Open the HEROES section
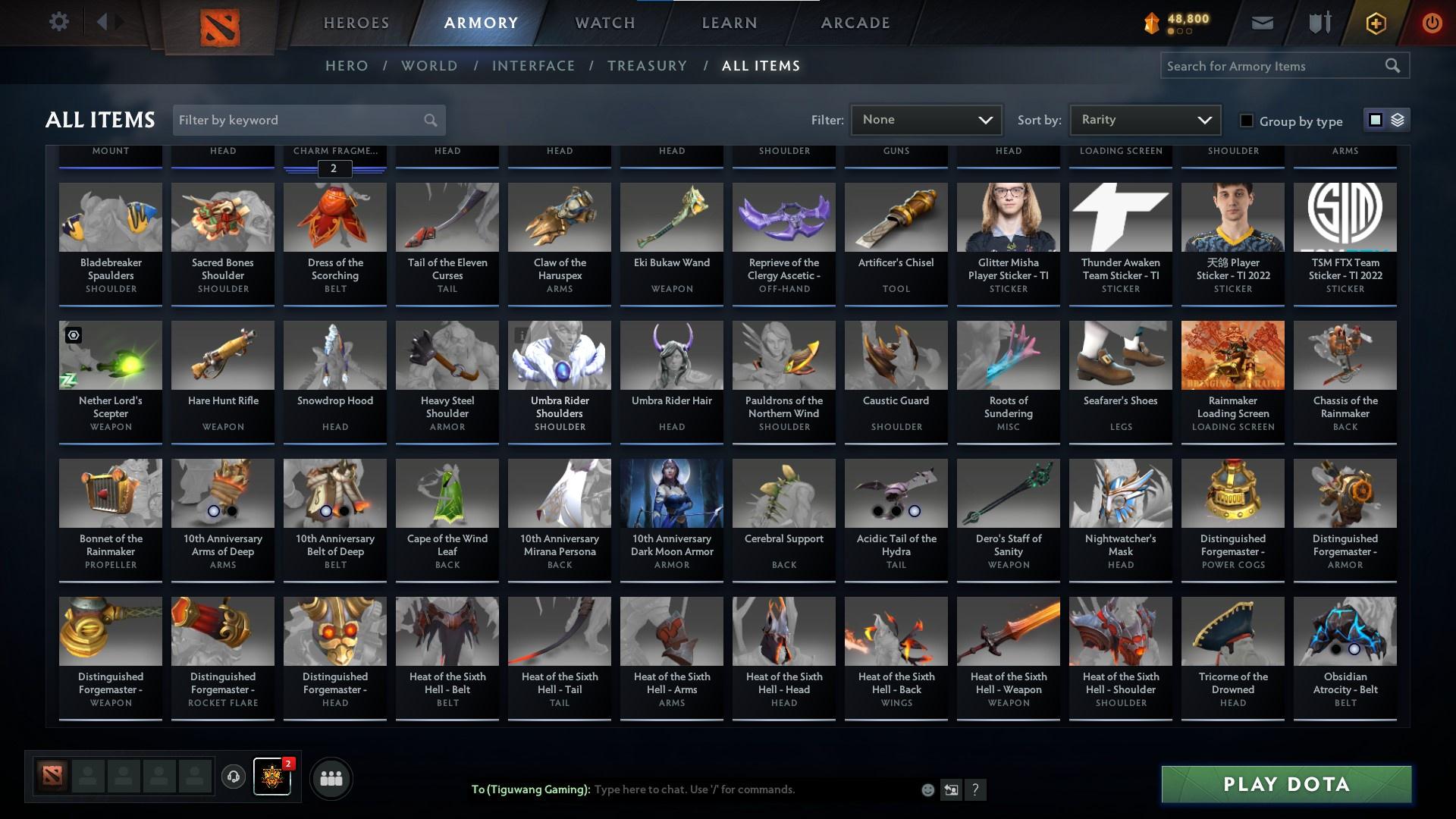The width and height of the screenshot is (1456, 819). click(356, 23)
